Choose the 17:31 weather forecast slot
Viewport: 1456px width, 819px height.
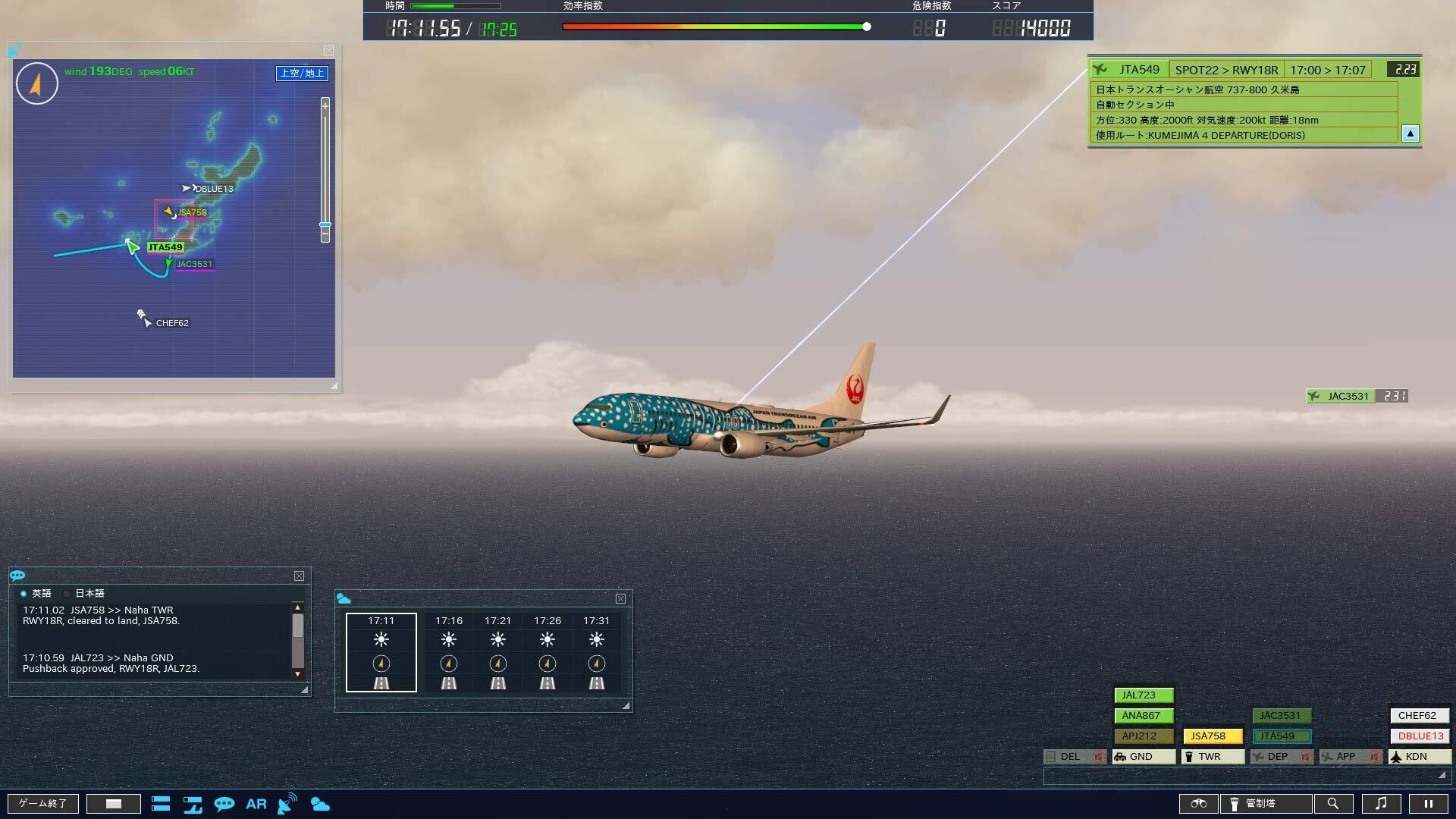[597, 652]
